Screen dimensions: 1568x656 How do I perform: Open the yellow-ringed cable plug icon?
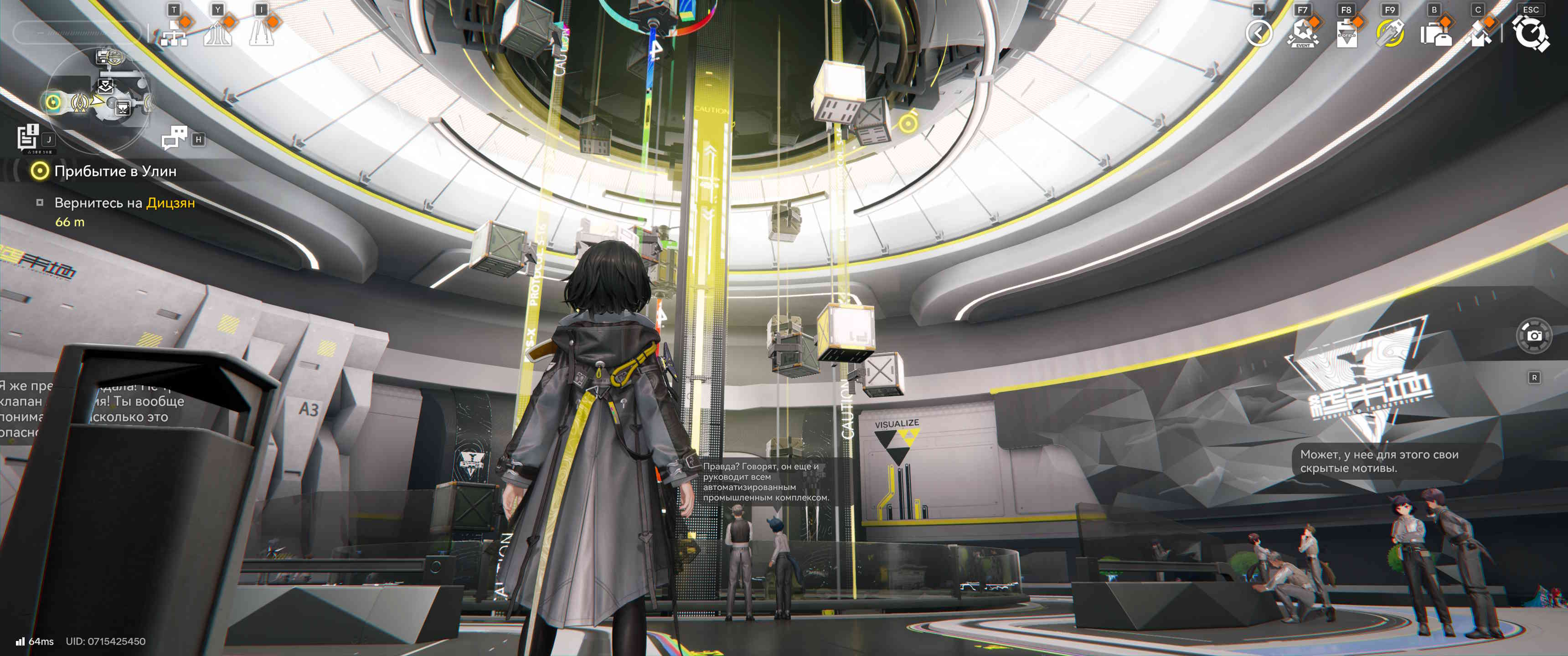tap(1390, 33)
